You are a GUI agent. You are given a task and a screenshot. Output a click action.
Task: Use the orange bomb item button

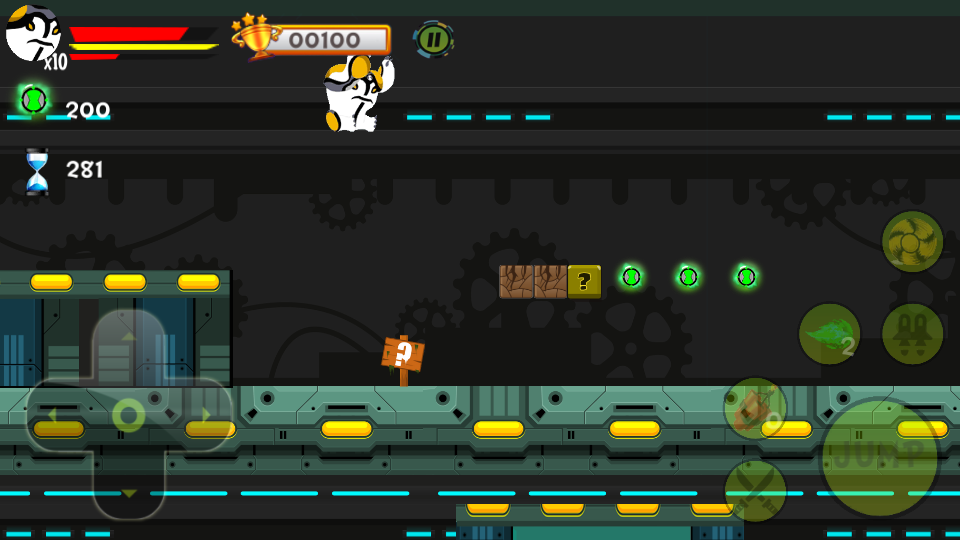pos(755,408)
